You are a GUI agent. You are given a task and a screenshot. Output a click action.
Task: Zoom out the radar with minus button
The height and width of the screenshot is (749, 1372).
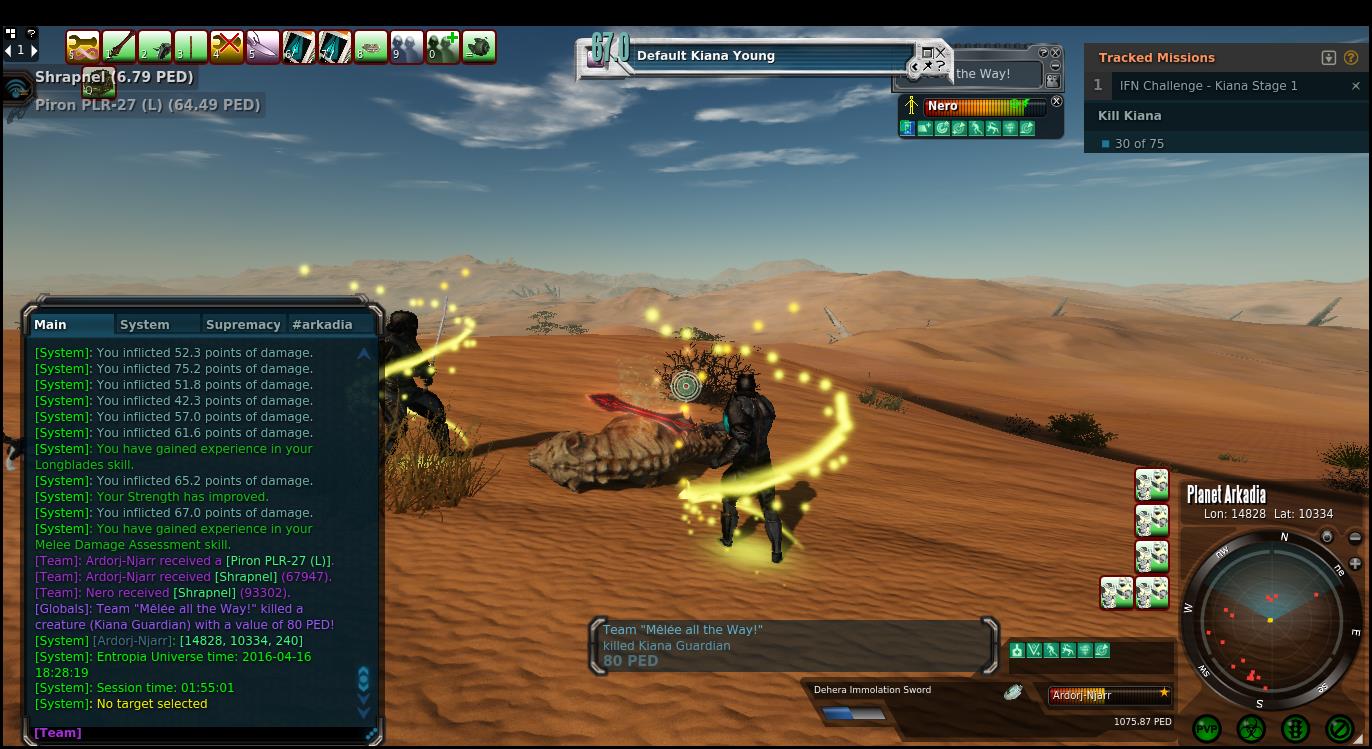click(1355, 538)
